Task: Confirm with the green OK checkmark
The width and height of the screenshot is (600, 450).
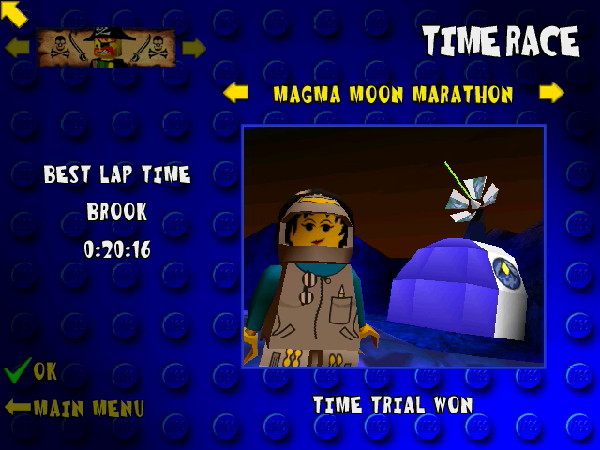Action: [30, 372]
